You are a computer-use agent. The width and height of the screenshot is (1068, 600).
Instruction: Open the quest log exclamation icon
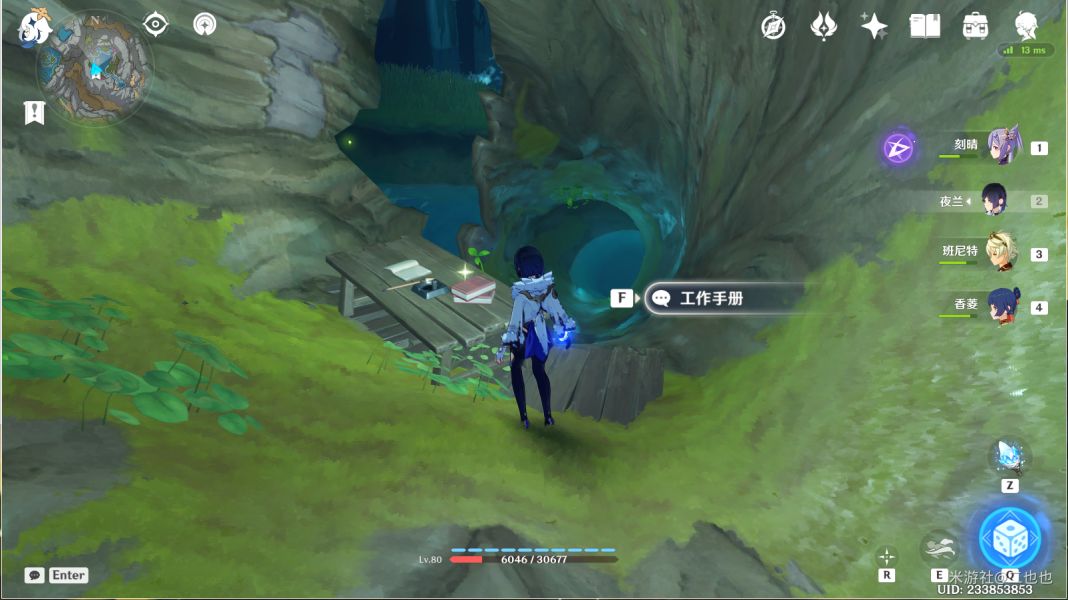click(x=35, y=112)
